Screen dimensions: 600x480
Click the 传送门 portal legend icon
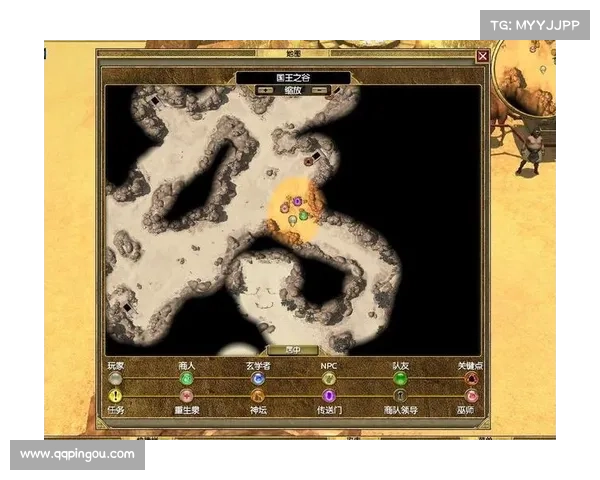[329, 396]
